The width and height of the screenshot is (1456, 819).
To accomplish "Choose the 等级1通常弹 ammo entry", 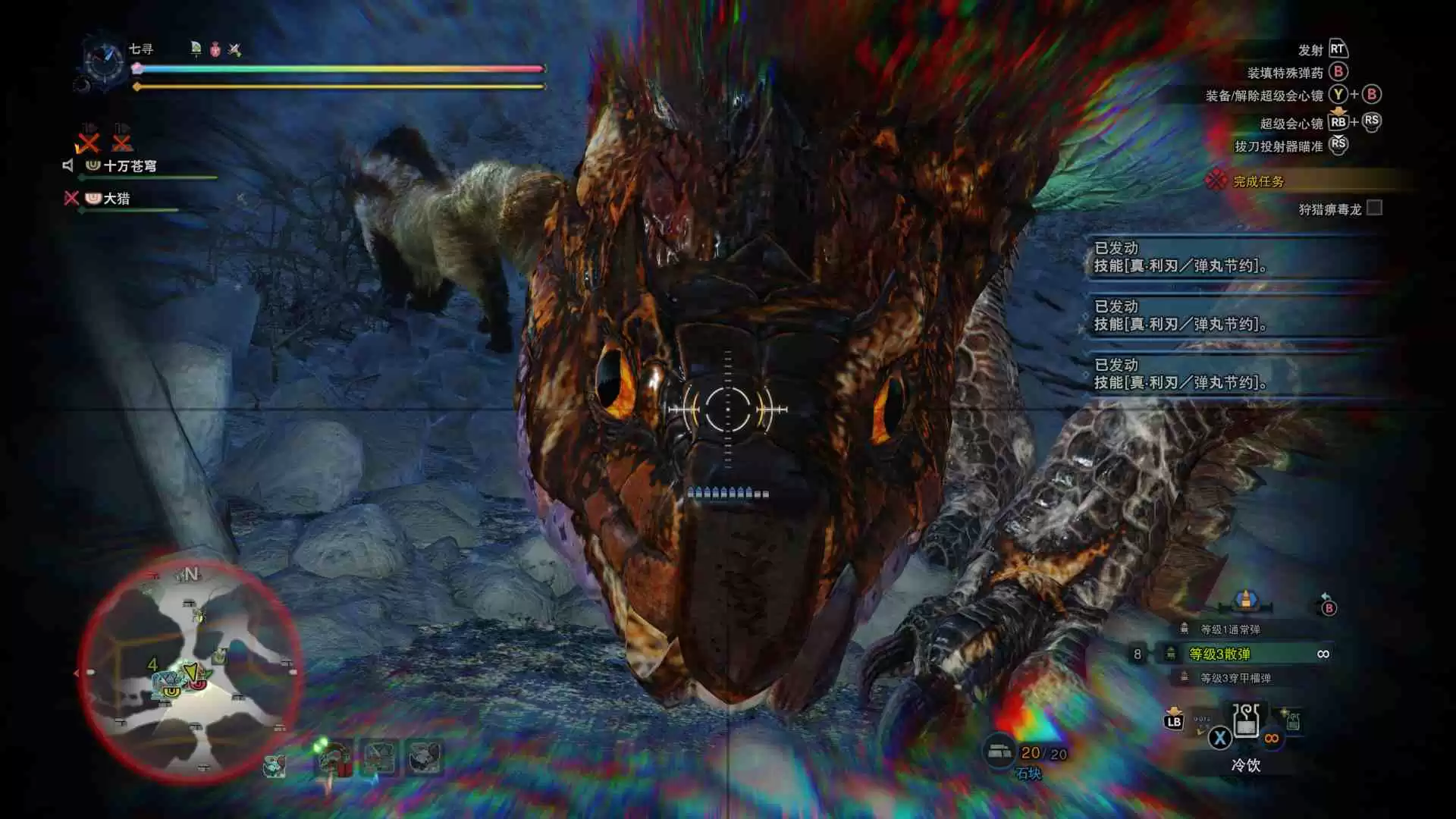I will click(1230, 629).
